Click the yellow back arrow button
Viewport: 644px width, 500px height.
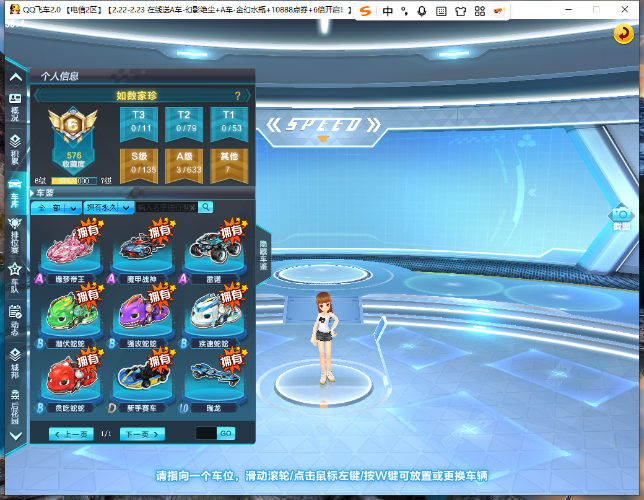pyautogui.click(x=623, y=33)
